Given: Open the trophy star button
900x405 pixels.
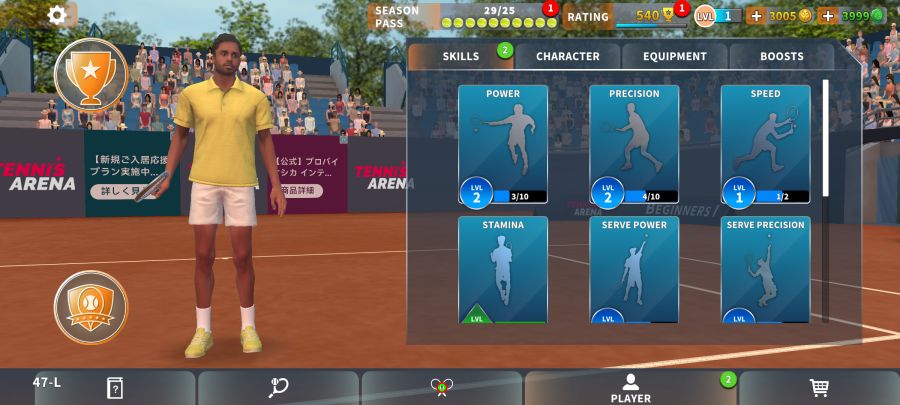Looking at the screenshot, I should [x=91, y=74].
